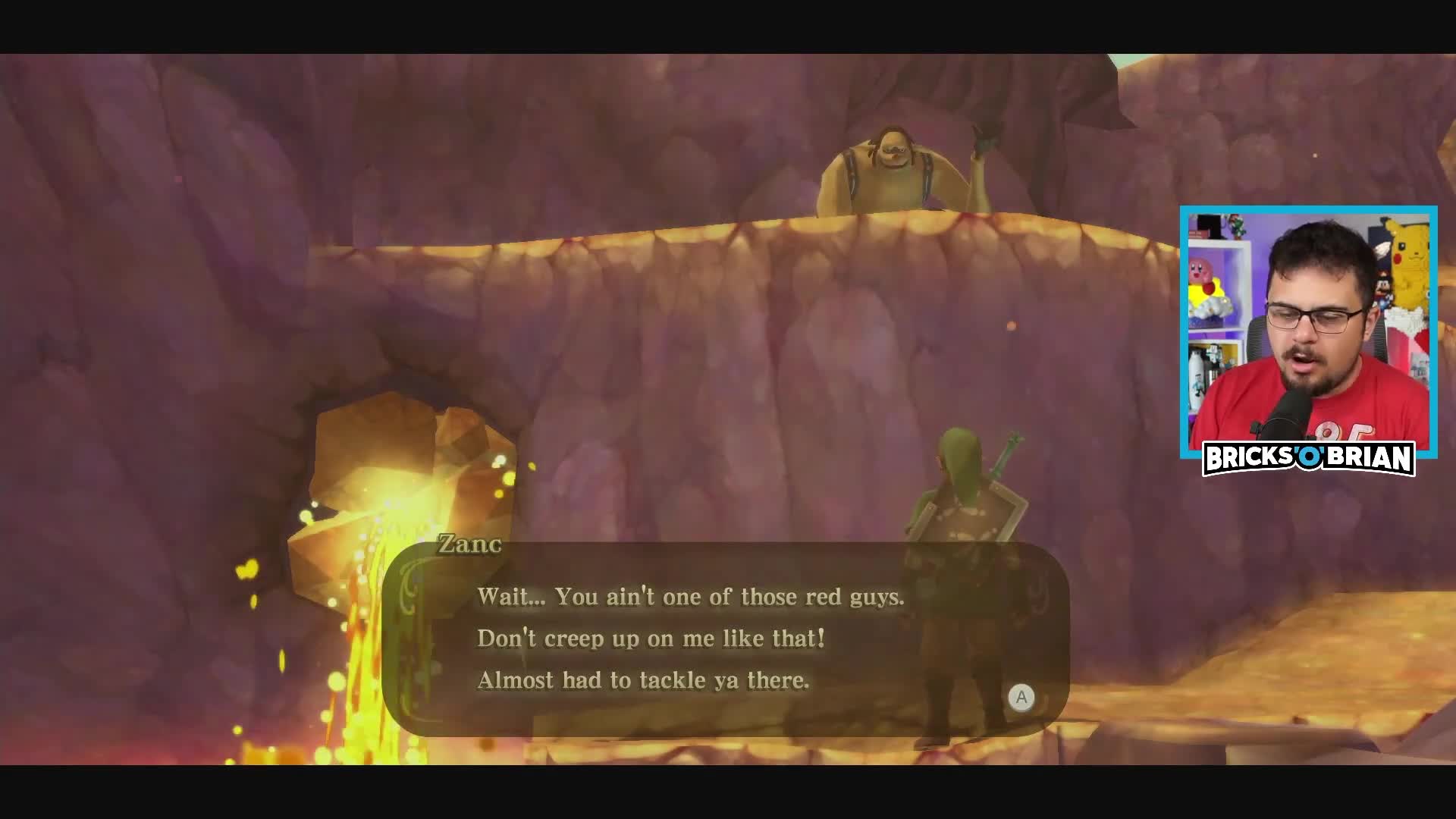Viewport: 1456px width, 819px height.
Task: Click Link's green hood
Action: click(x=957, y=455)
